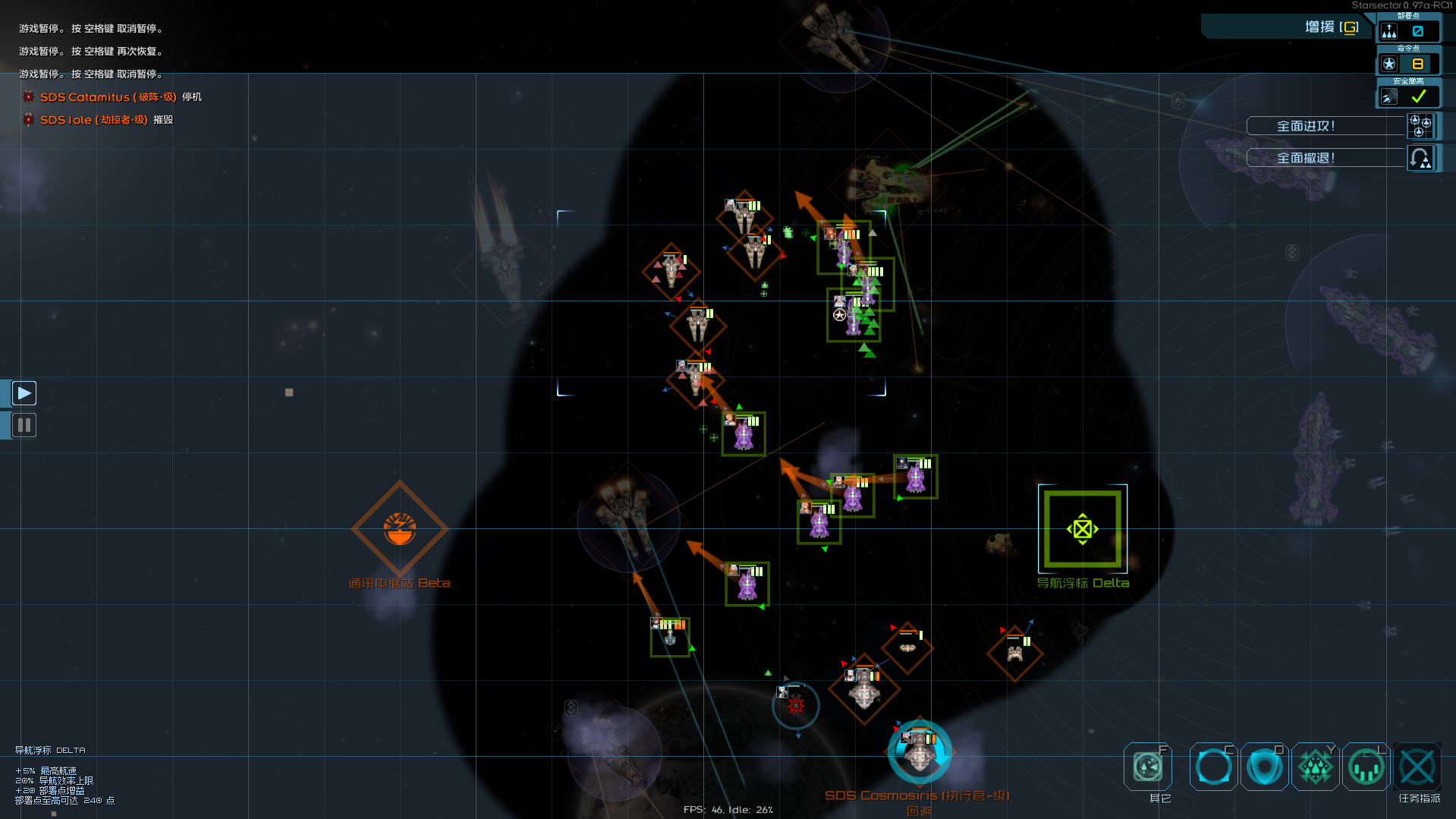The width and height of the screenshot is (1456, 819).
Task: Click the 任务指派 assignments X icon
Action: 1417,767
